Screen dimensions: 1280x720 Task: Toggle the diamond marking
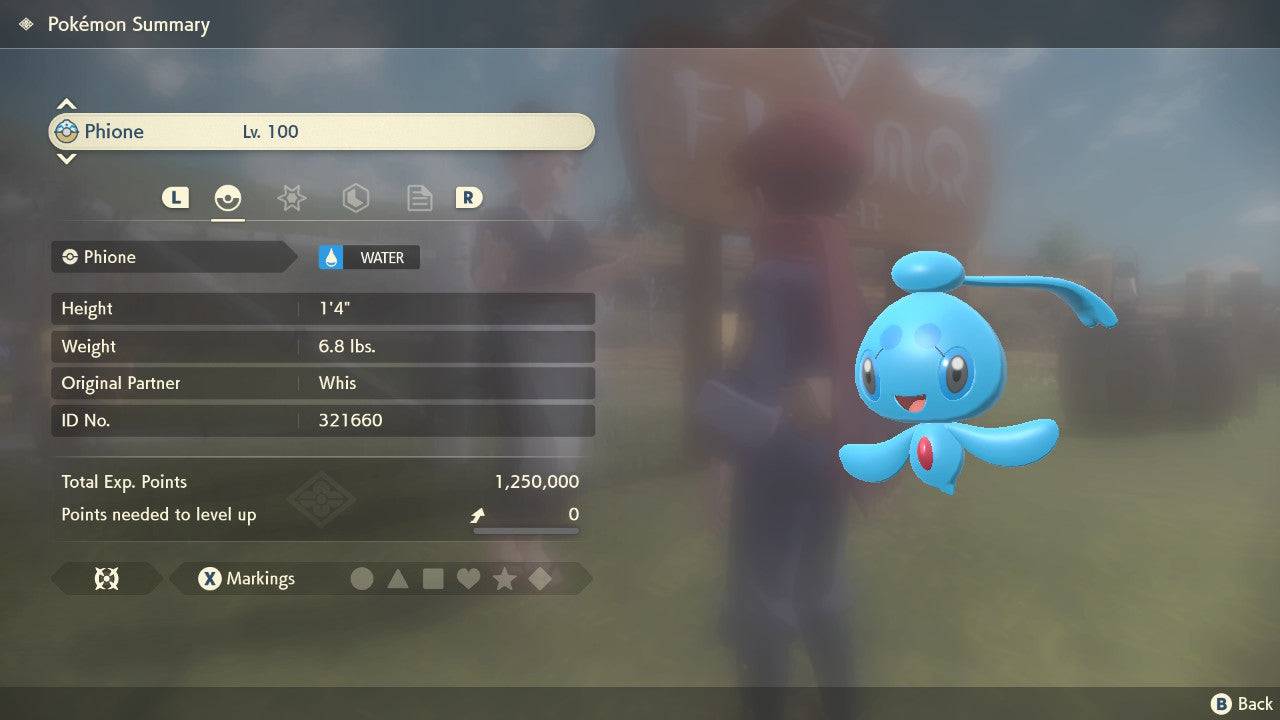tap(540, 579)
